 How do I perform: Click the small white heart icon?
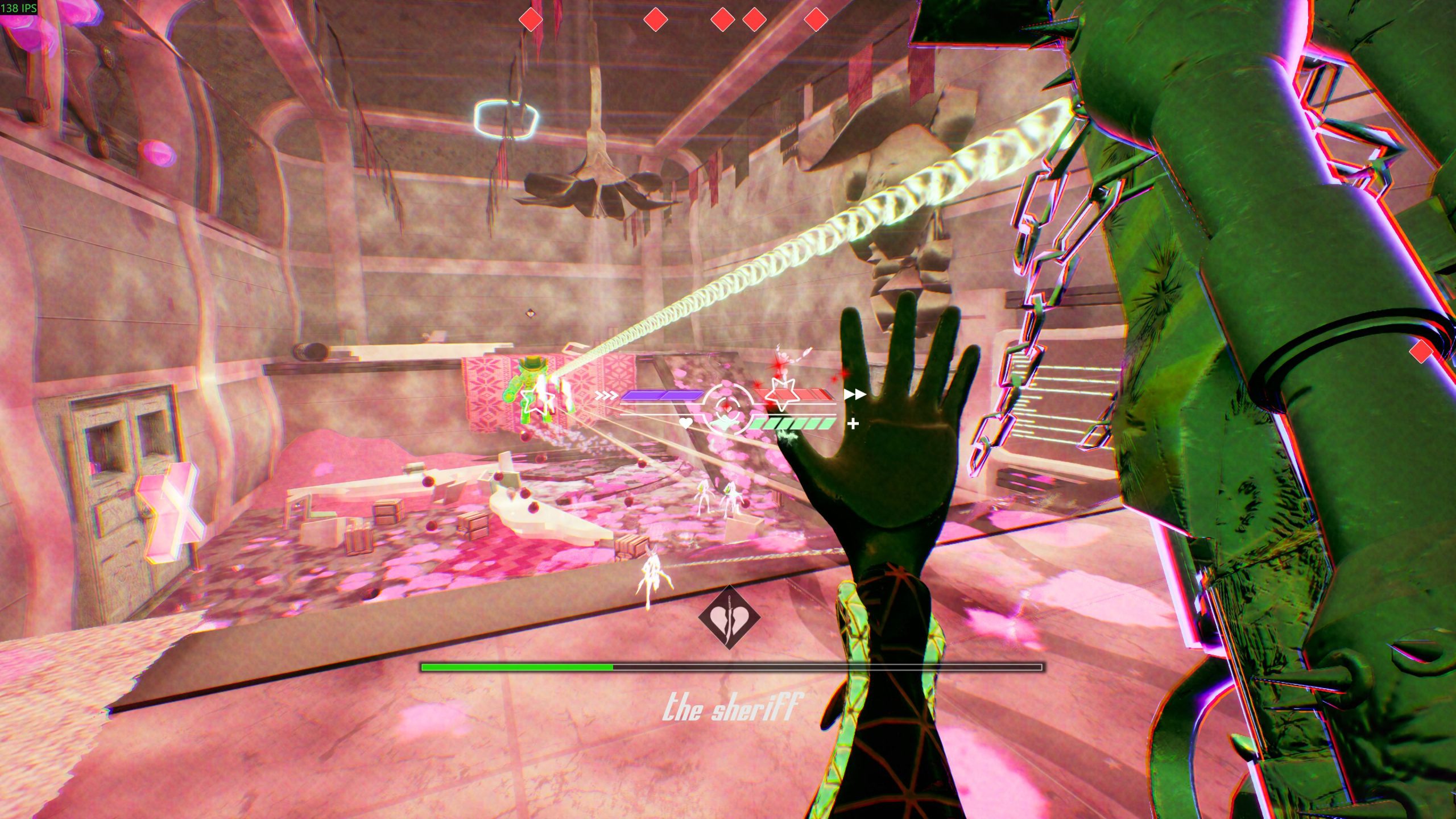686,423
